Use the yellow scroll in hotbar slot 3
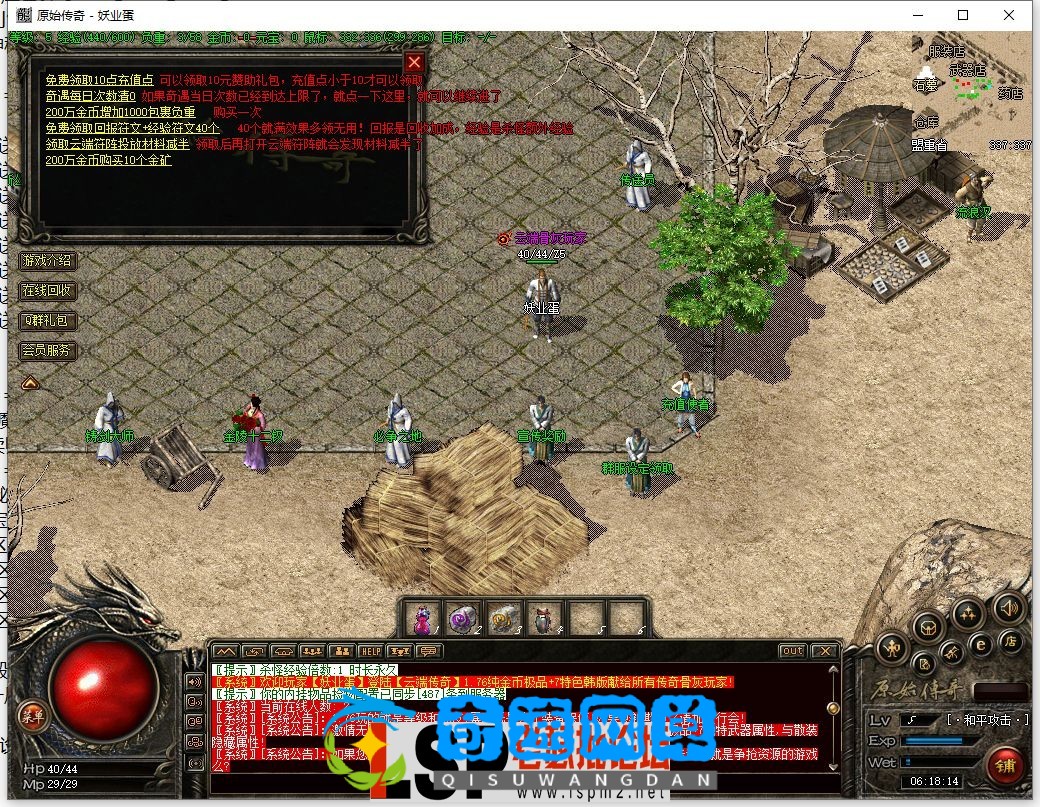1040x807 pixels. click(x=502, y=619)
